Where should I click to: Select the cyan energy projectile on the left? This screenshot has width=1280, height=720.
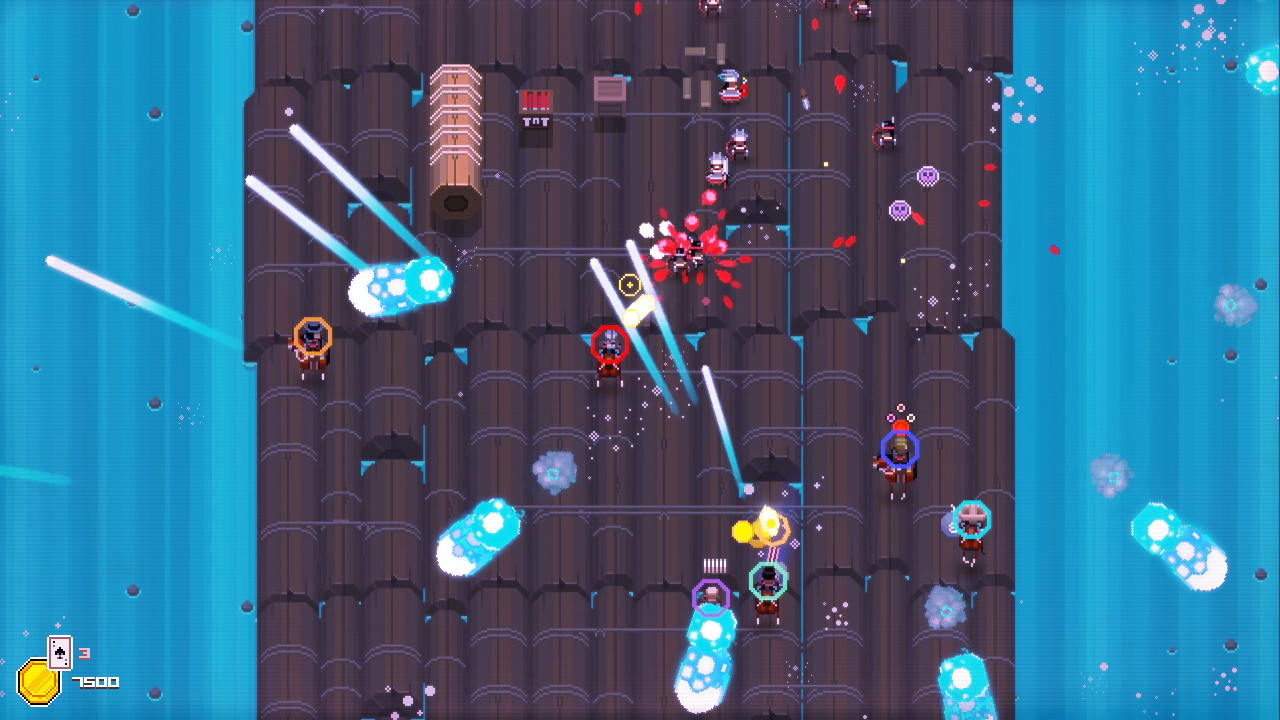tap(398, 287)
